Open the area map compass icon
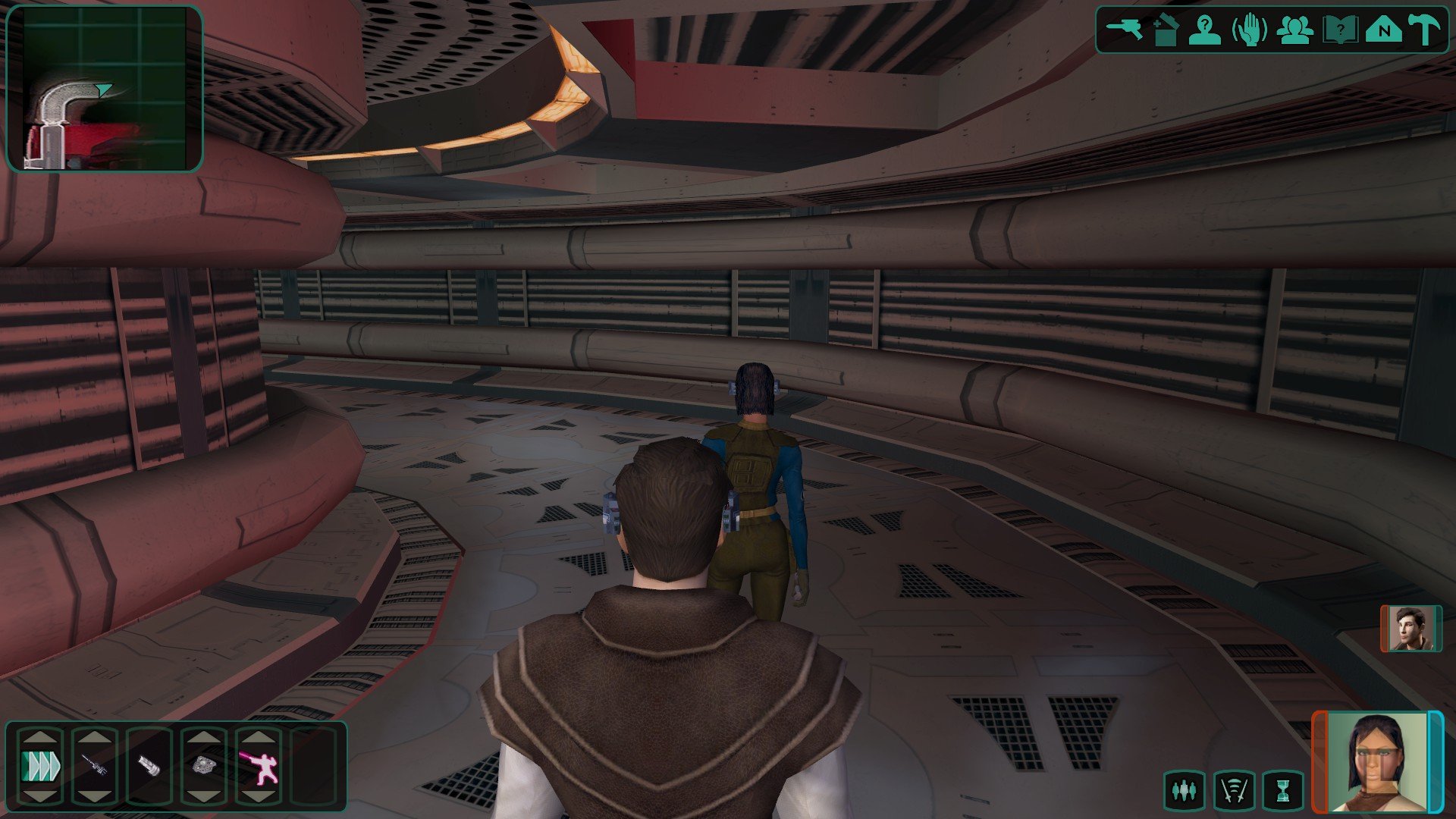The height and width of the screenshot is (819, 1456). 1383,31
